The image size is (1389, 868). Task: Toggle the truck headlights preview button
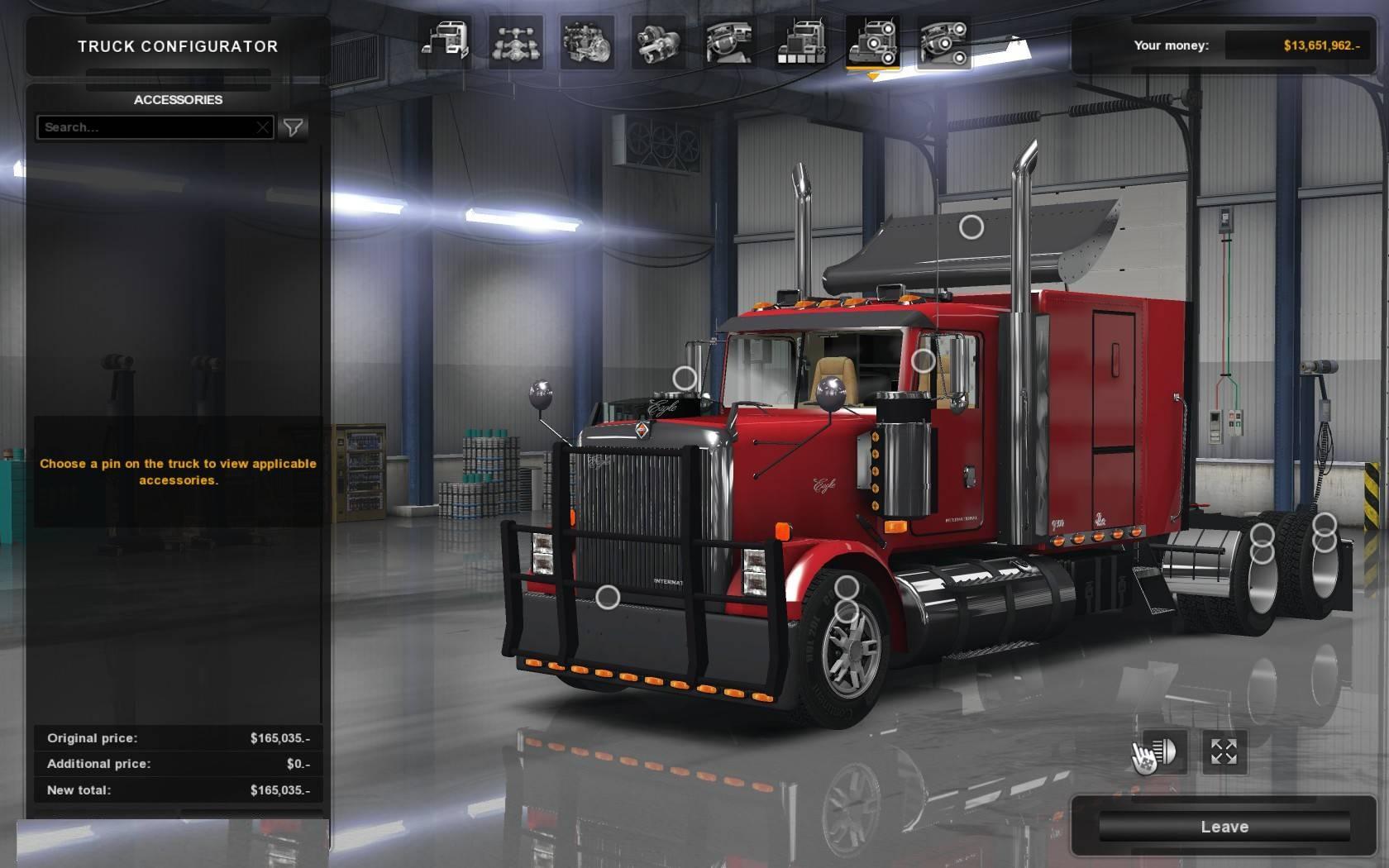pos(1162,751)
